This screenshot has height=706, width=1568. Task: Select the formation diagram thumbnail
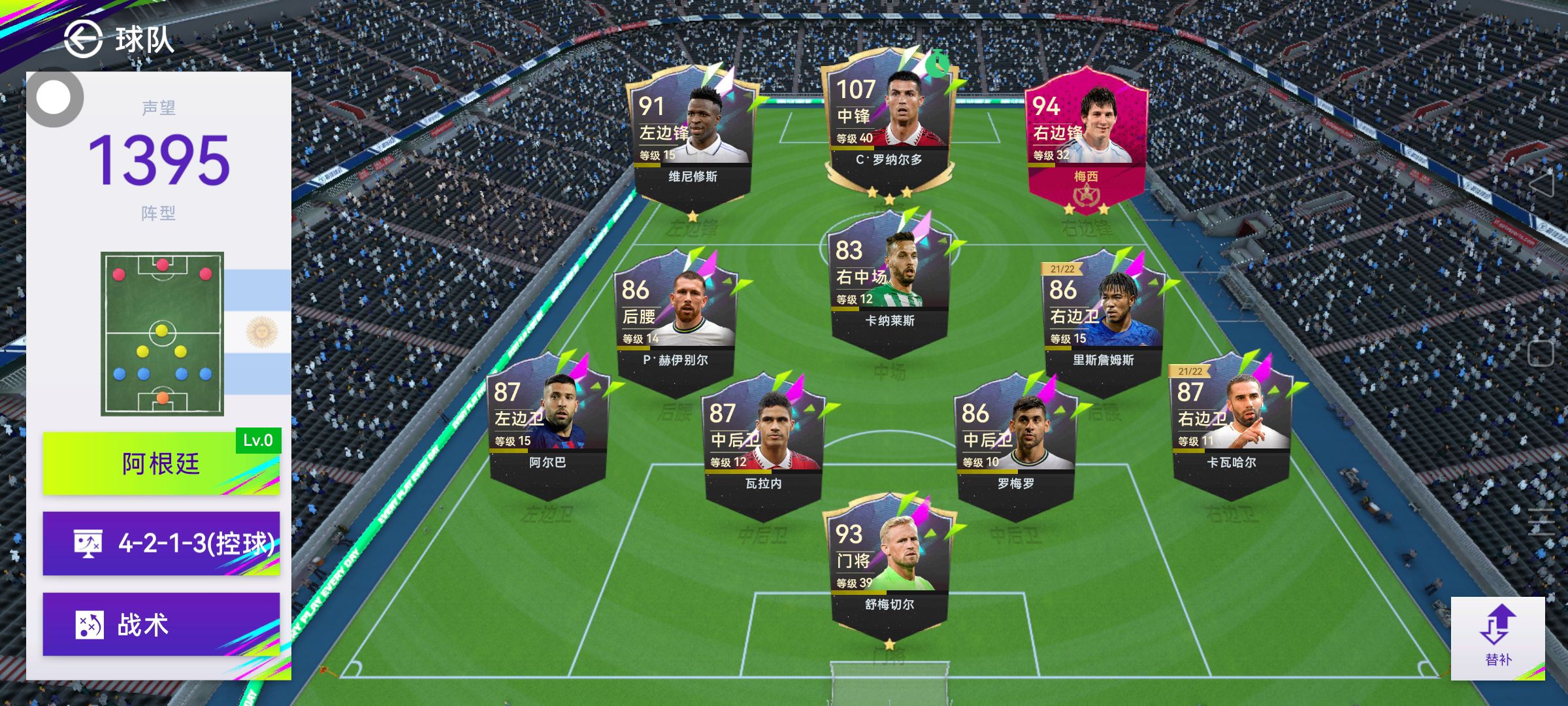click(162, 333)
